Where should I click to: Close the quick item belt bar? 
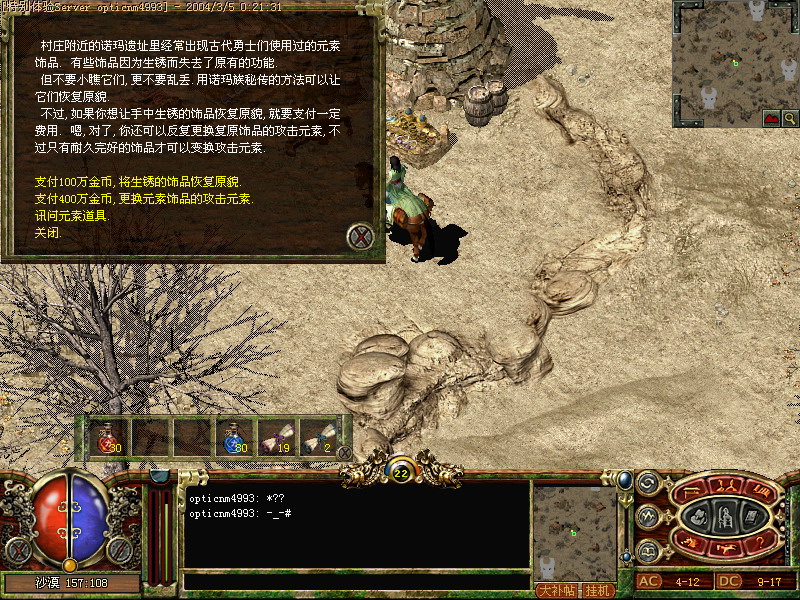[x=345, y=453]
